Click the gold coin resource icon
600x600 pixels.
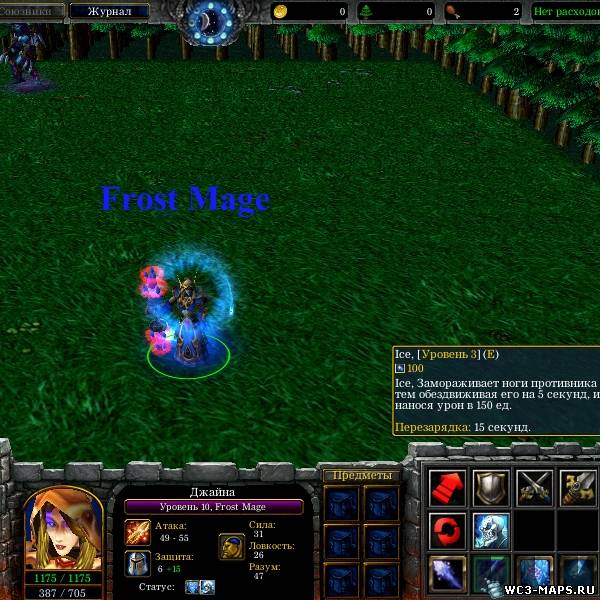[x=280, y=12]
